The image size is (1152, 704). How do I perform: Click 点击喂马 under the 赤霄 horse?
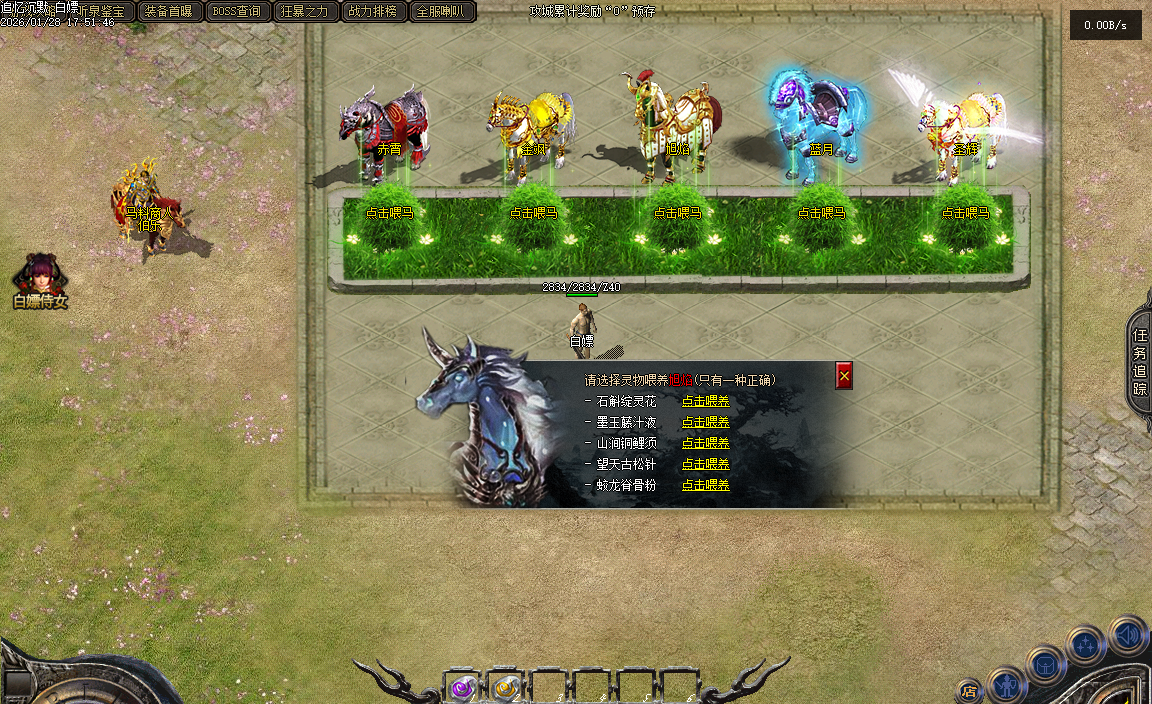click(x=389, y=213)
